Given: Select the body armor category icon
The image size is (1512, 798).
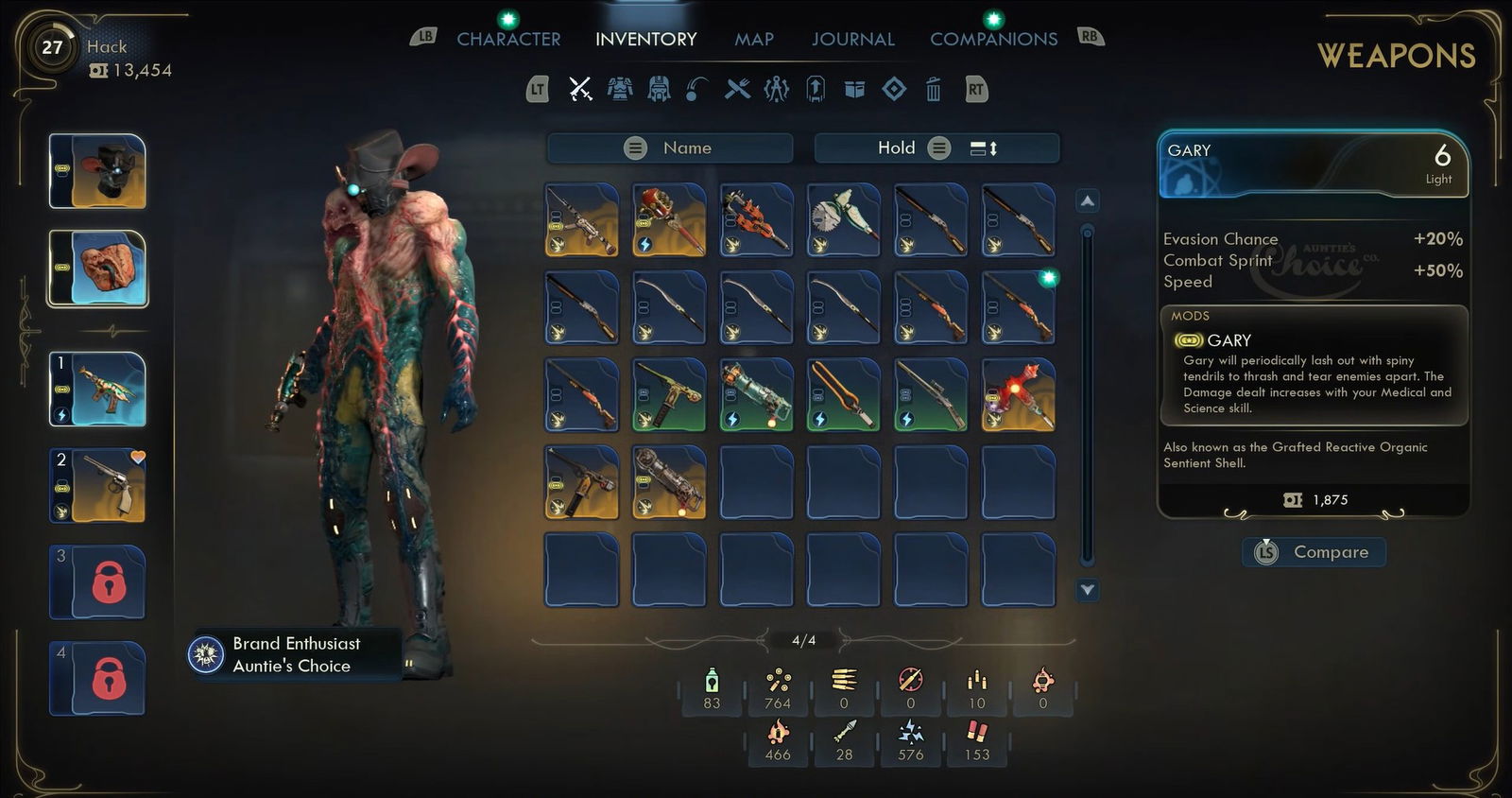Looking at the screenshot, I should click(620, 90).
